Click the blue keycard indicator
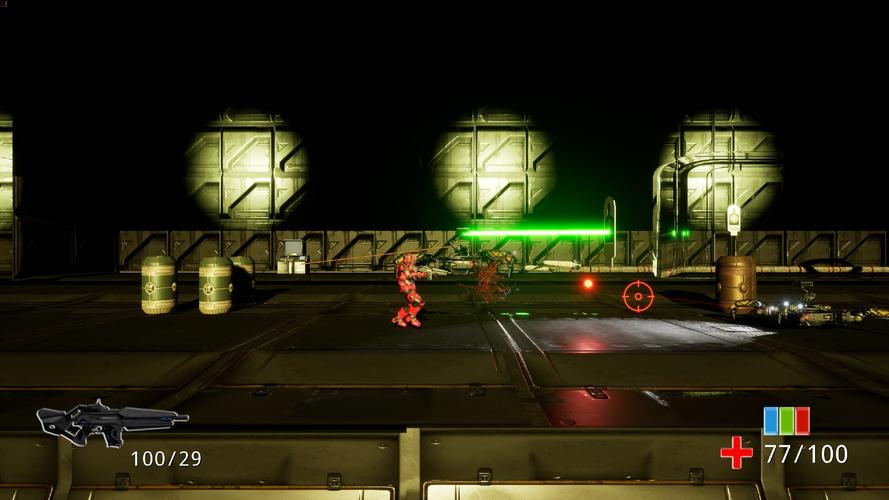The image size is (889, 500). pyautogui.click(x=771, y=420)
